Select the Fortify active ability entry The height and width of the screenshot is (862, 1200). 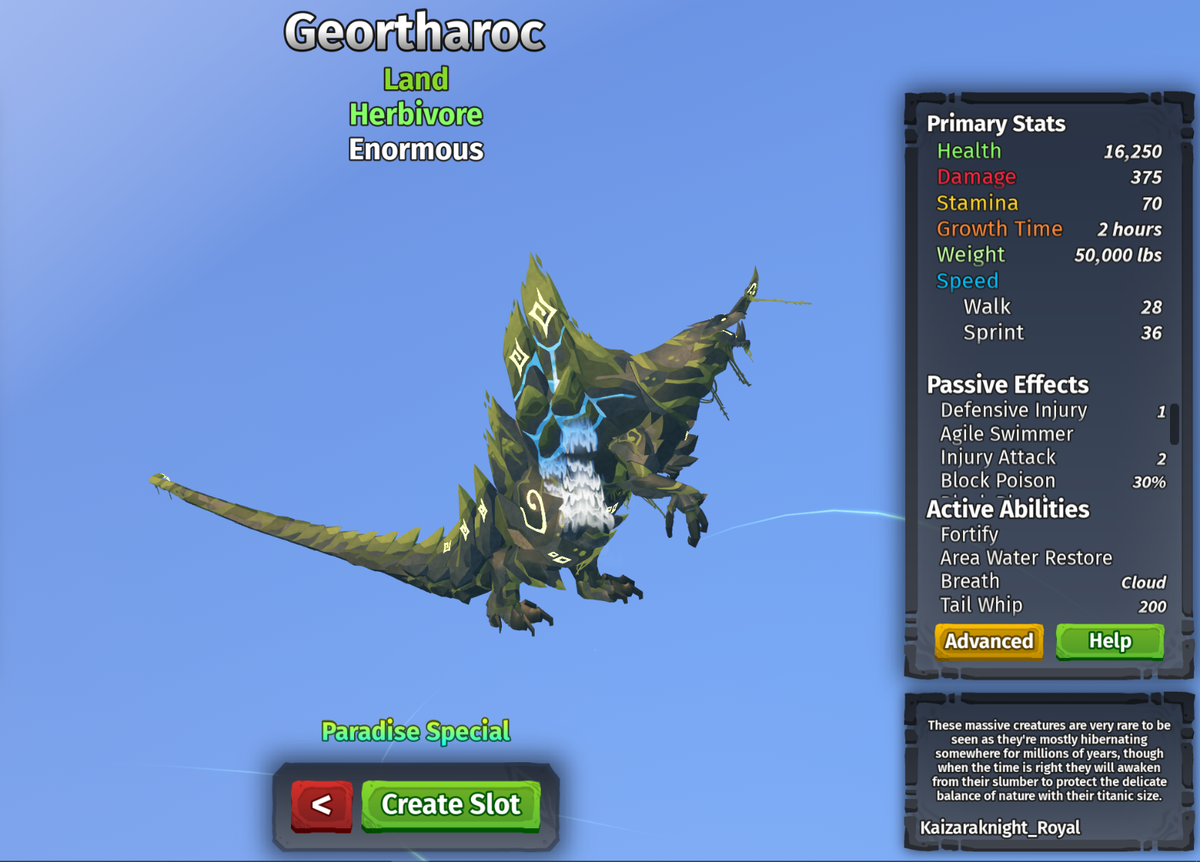click(x=970, y=535)
